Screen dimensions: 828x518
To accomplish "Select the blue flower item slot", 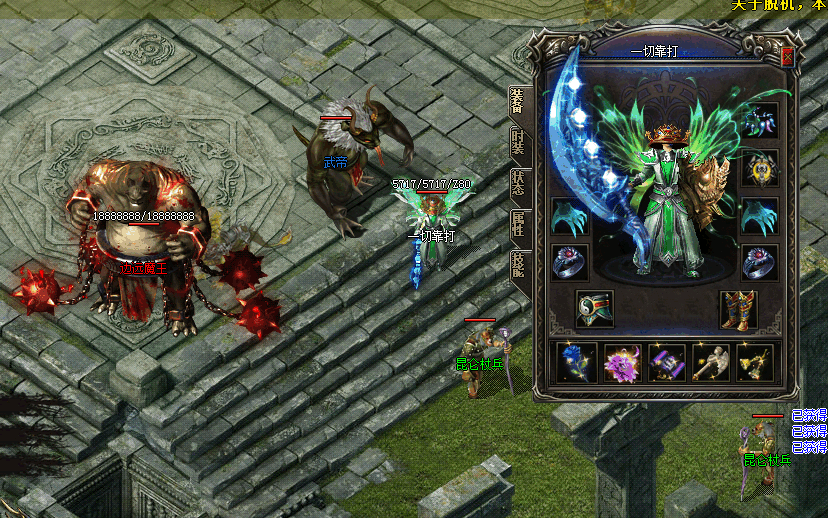I will tap(577, 363).
